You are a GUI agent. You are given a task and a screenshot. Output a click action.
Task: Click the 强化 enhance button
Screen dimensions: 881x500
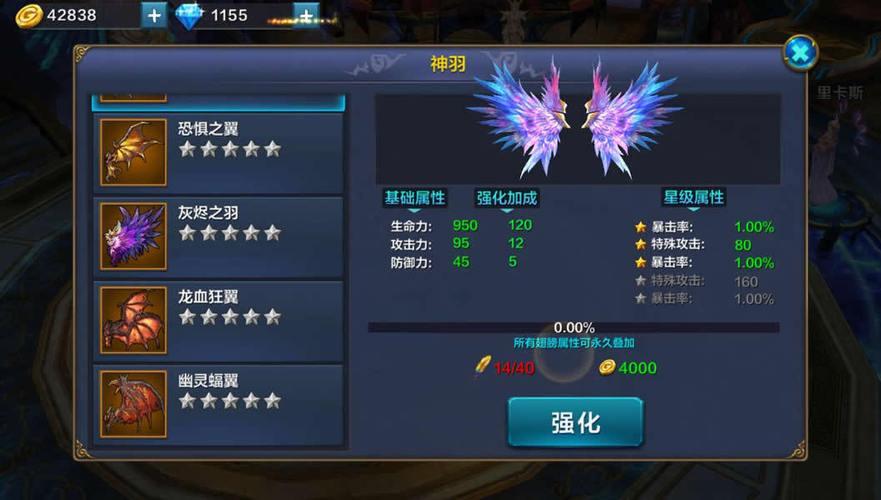pos(575,421)
